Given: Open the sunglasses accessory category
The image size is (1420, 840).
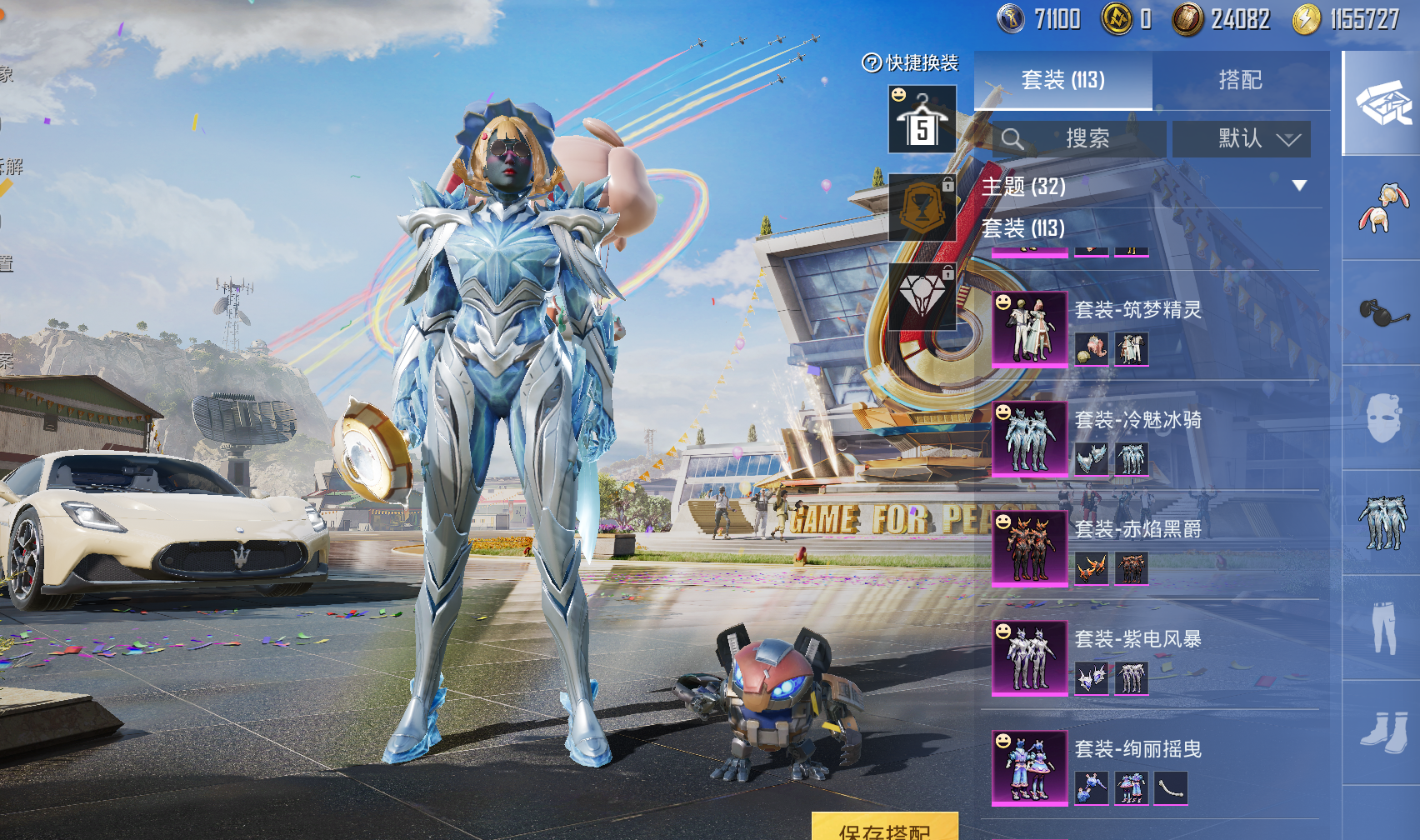Looking at the screenshot, I should (x=1382, y=312).
